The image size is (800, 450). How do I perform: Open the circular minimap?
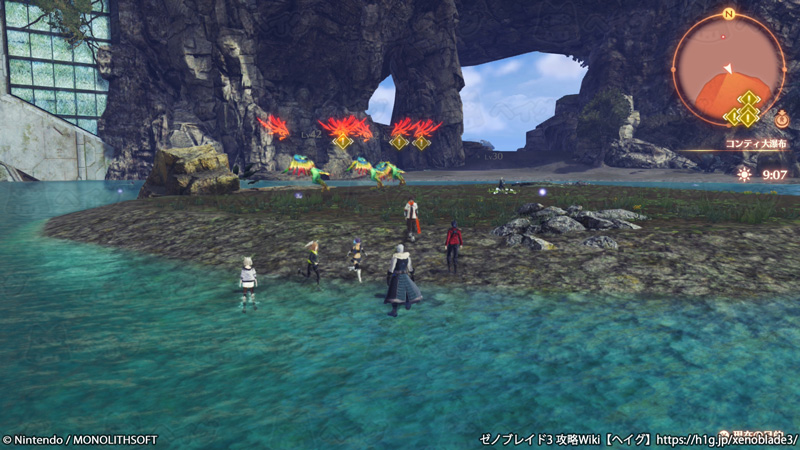pyautogui.click(x=727, y=69)
